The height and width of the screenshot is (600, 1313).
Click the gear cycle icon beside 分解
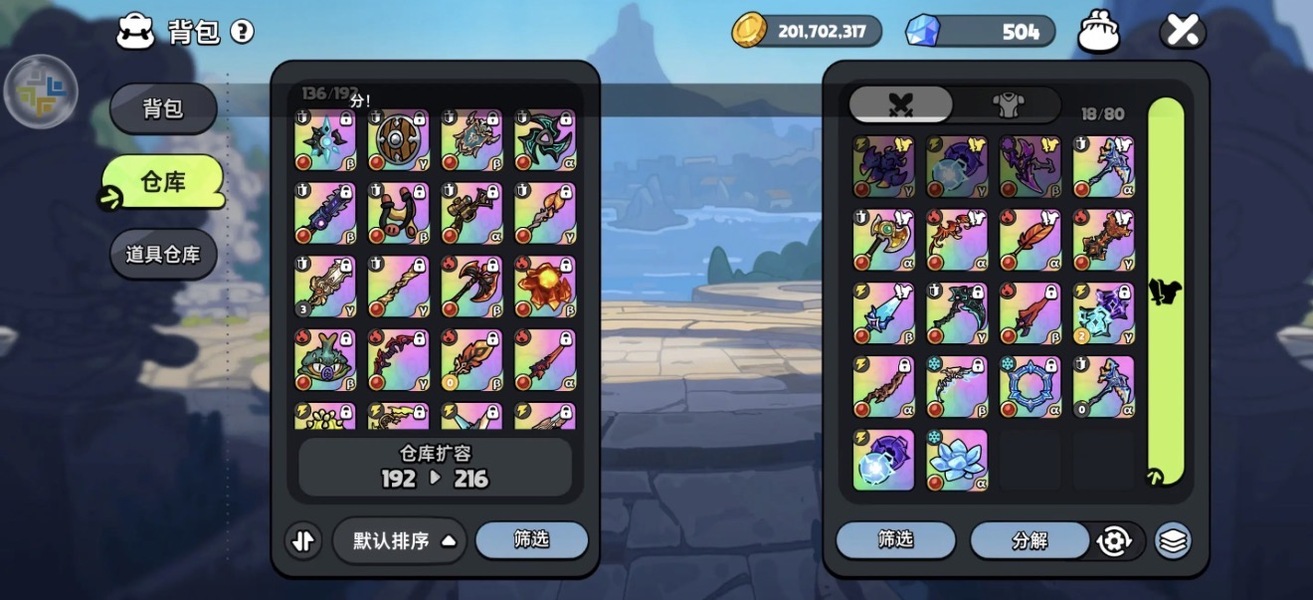pos(1114,541)
